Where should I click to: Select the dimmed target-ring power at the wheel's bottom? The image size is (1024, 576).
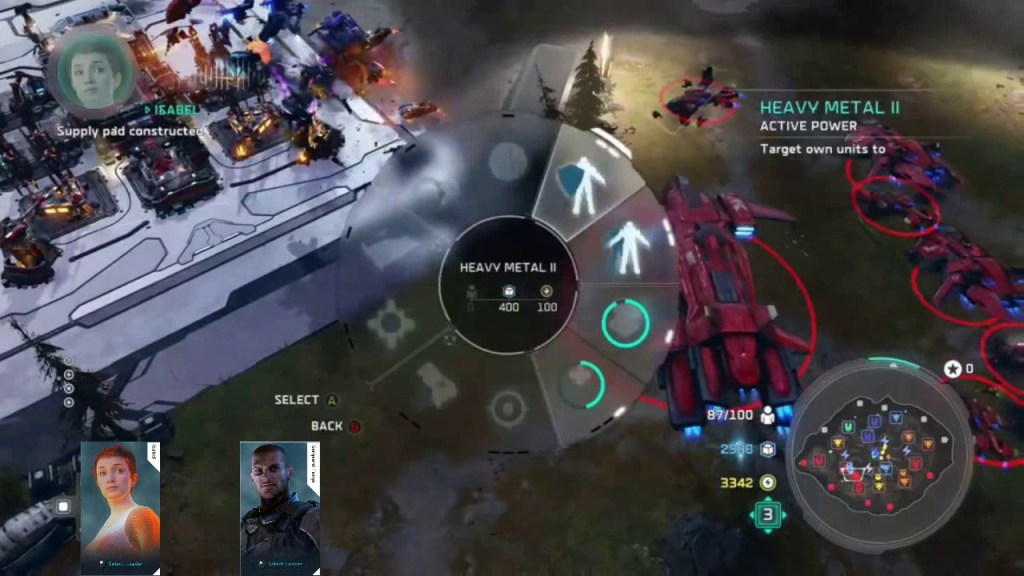[507, 408]
